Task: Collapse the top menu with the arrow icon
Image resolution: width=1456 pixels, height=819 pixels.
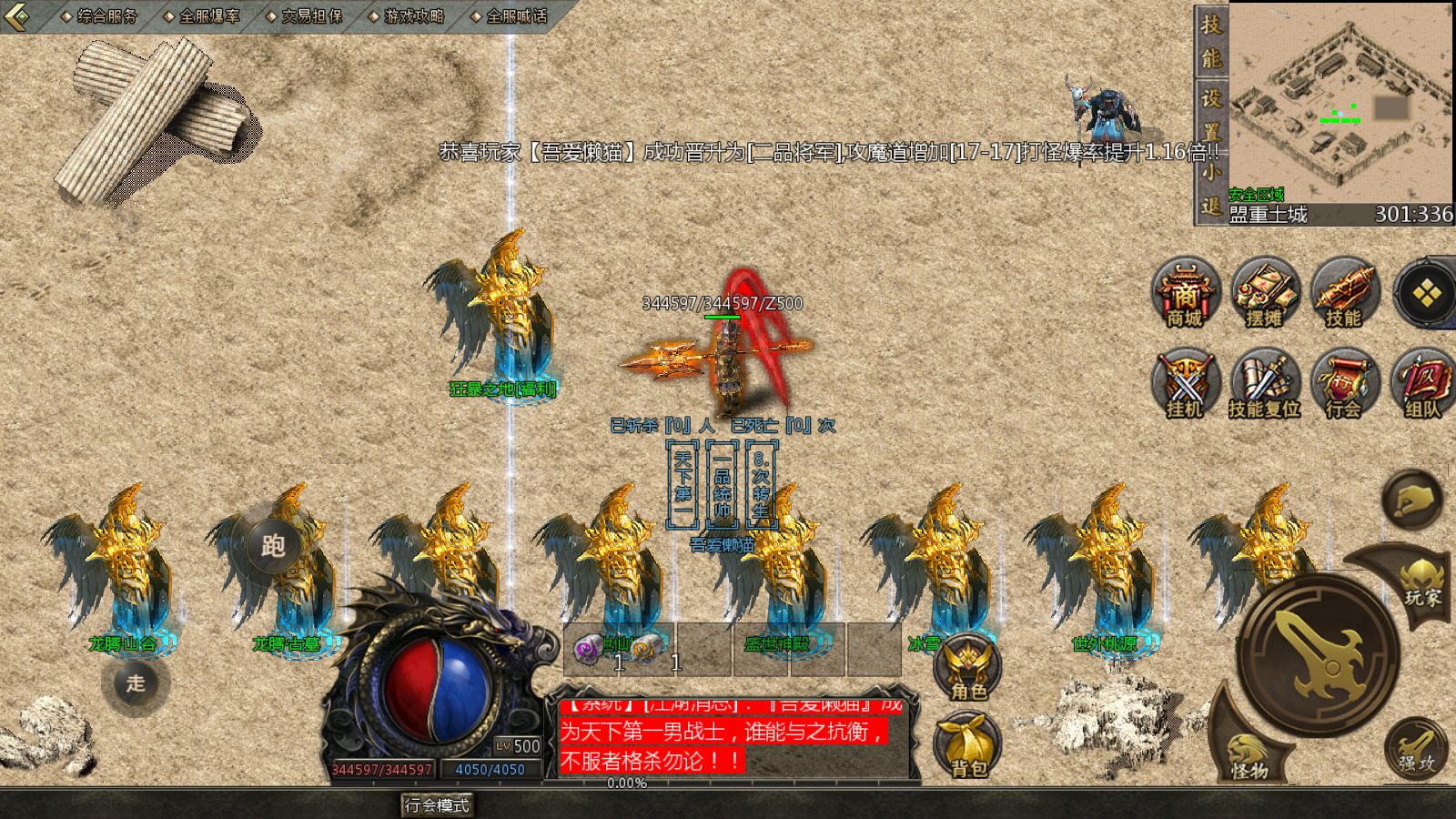Action: 16,15
